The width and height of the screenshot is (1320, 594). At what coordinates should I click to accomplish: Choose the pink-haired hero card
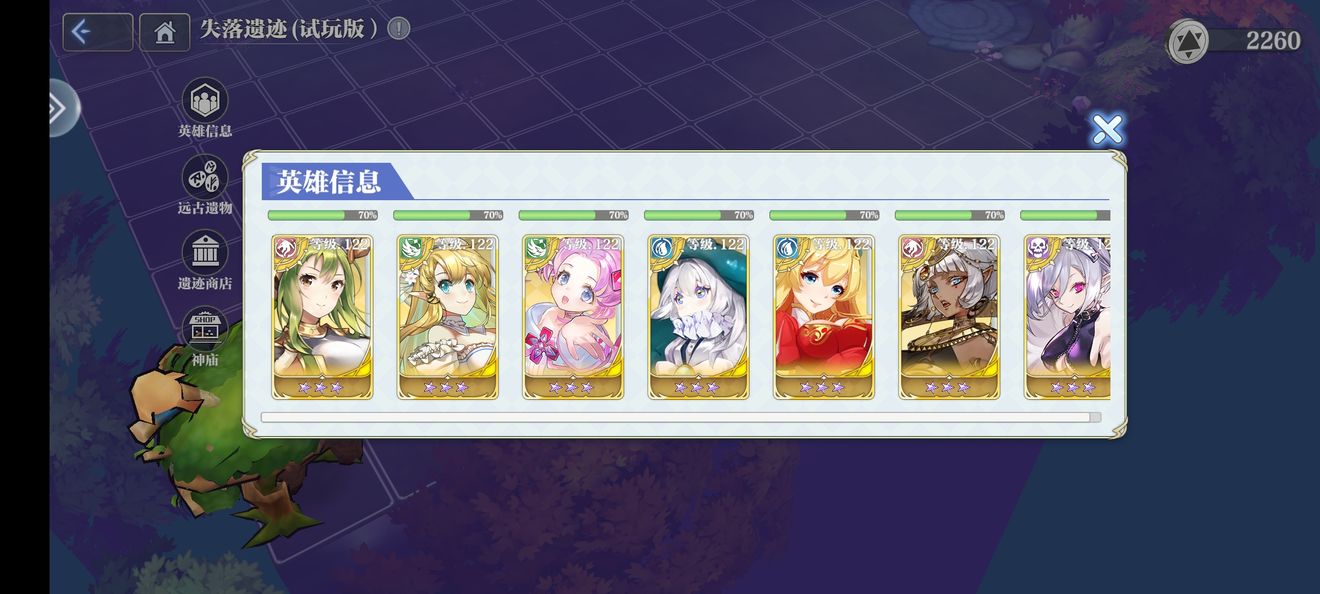(x=573, y=316)
